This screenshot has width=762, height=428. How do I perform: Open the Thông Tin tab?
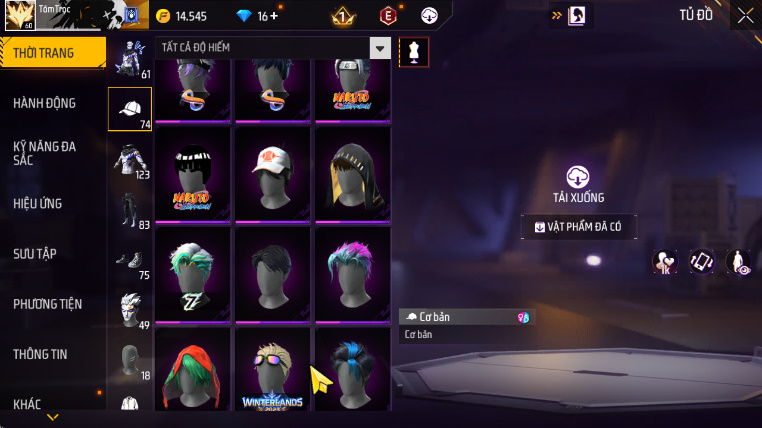click(40, 354)
